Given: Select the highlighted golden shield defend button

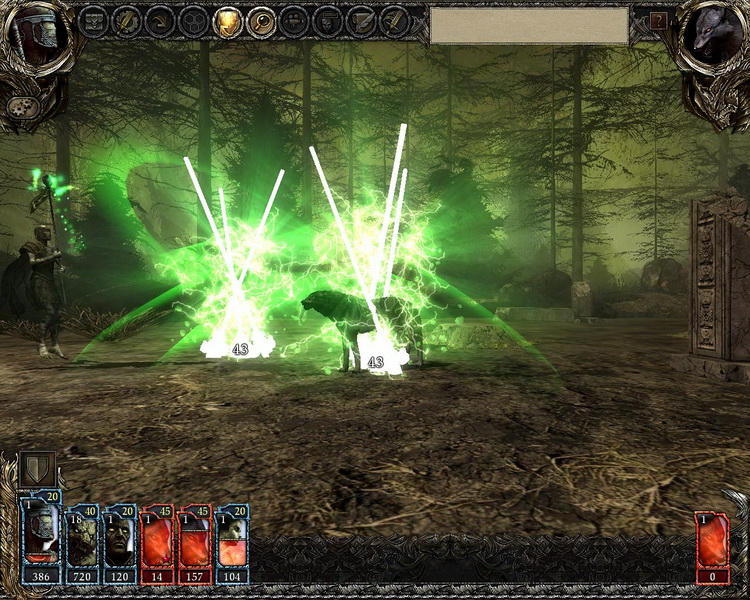Looking at the screenshot, I should (x=229, y=20).
